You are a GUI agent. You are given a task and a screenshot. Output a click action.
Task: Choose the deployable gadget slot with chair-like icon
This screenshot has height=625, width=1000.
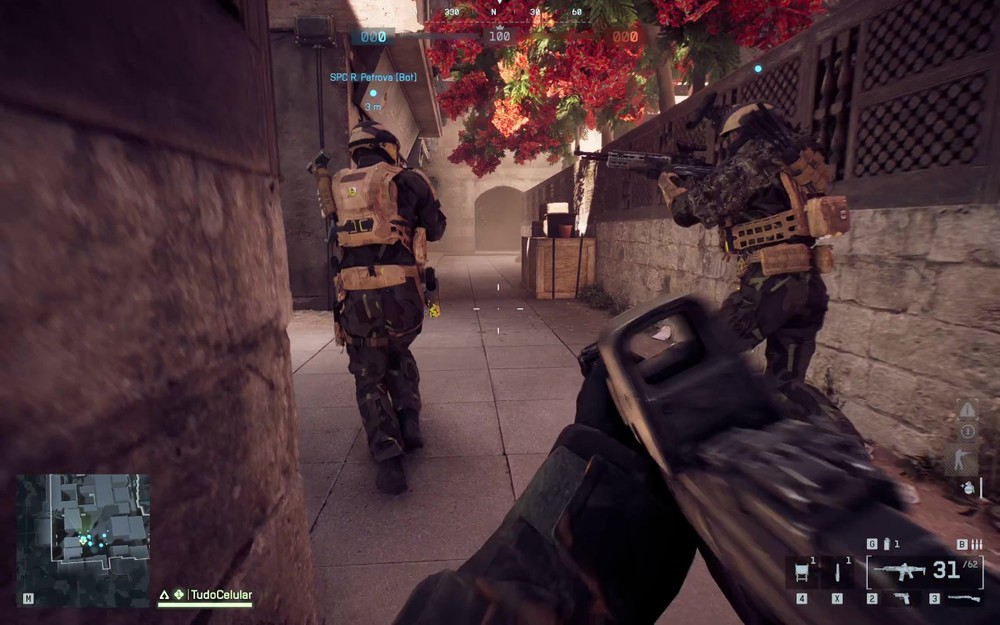(x=802, y=573)
